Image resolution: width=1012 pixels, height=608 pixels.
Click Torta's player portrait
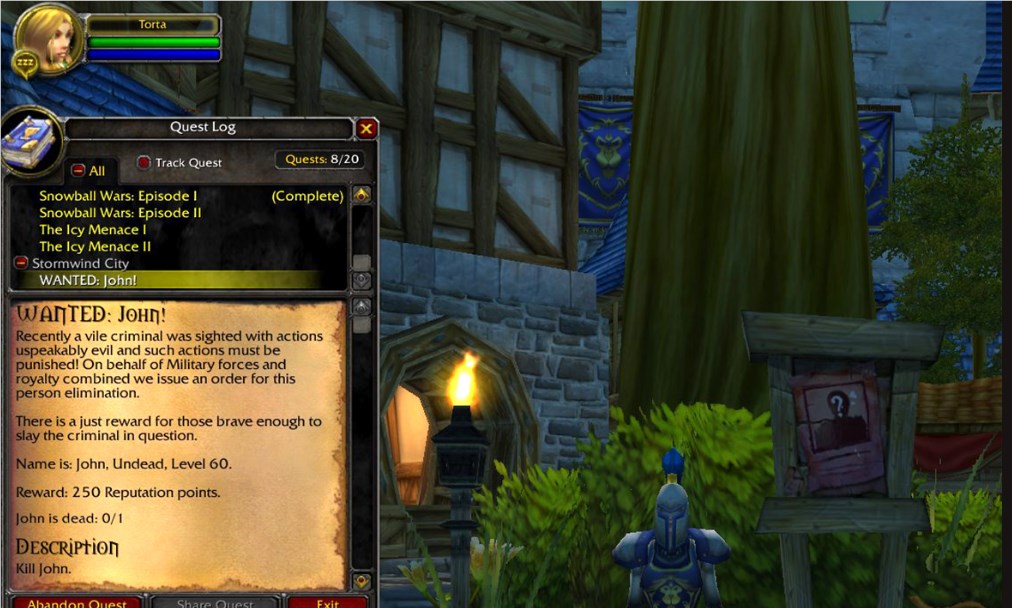tap(48, 38)
